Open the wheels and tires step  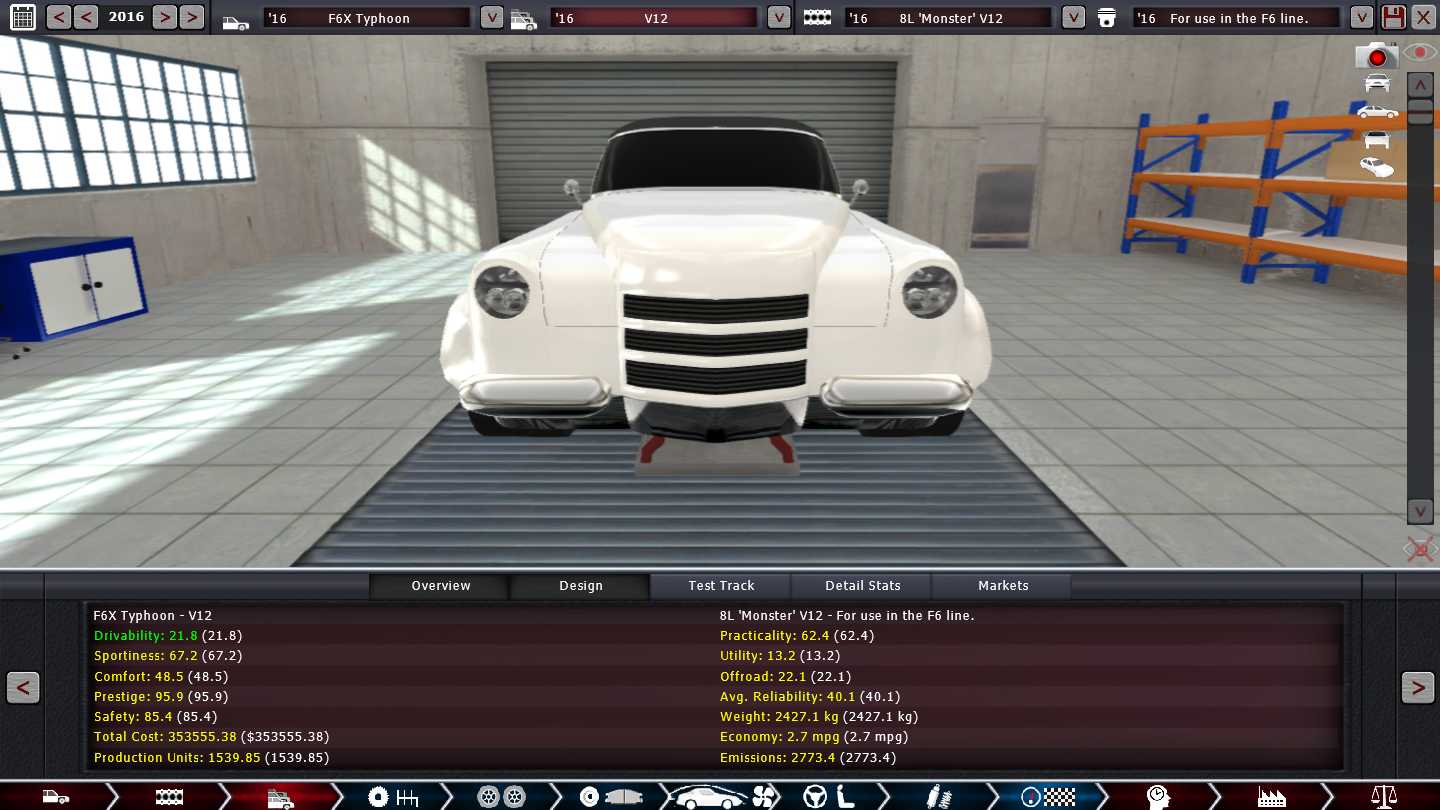500,797
